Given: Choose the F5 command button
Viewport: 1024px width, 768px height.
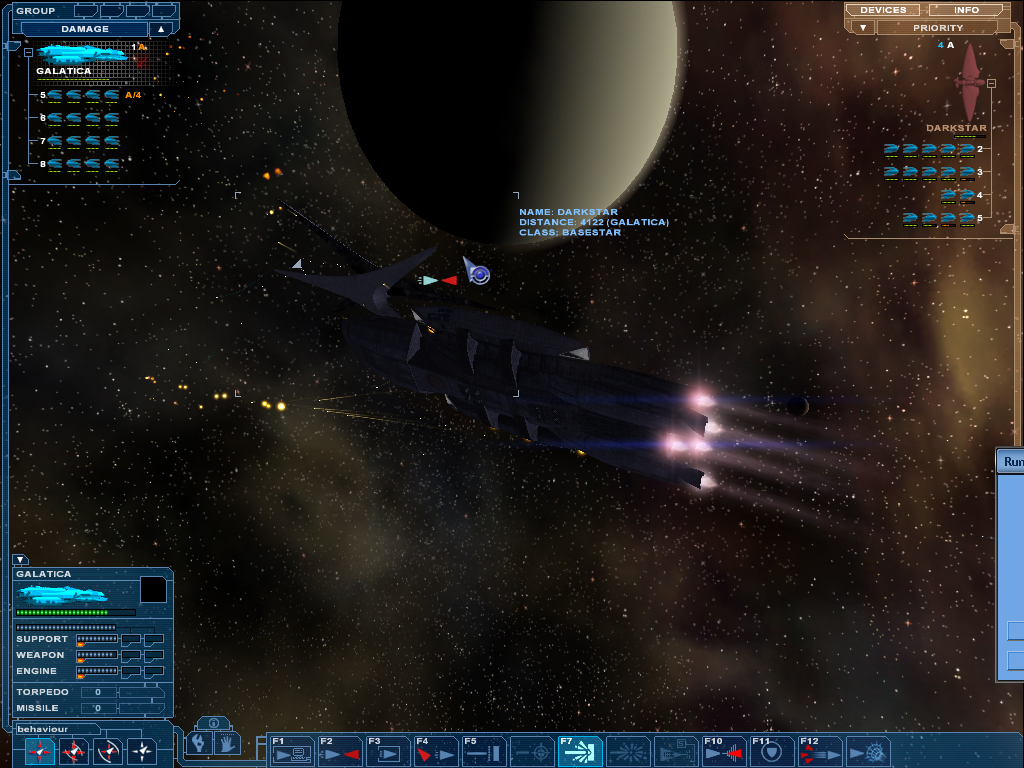Looking at the screenshot, I should coord(484,750).
